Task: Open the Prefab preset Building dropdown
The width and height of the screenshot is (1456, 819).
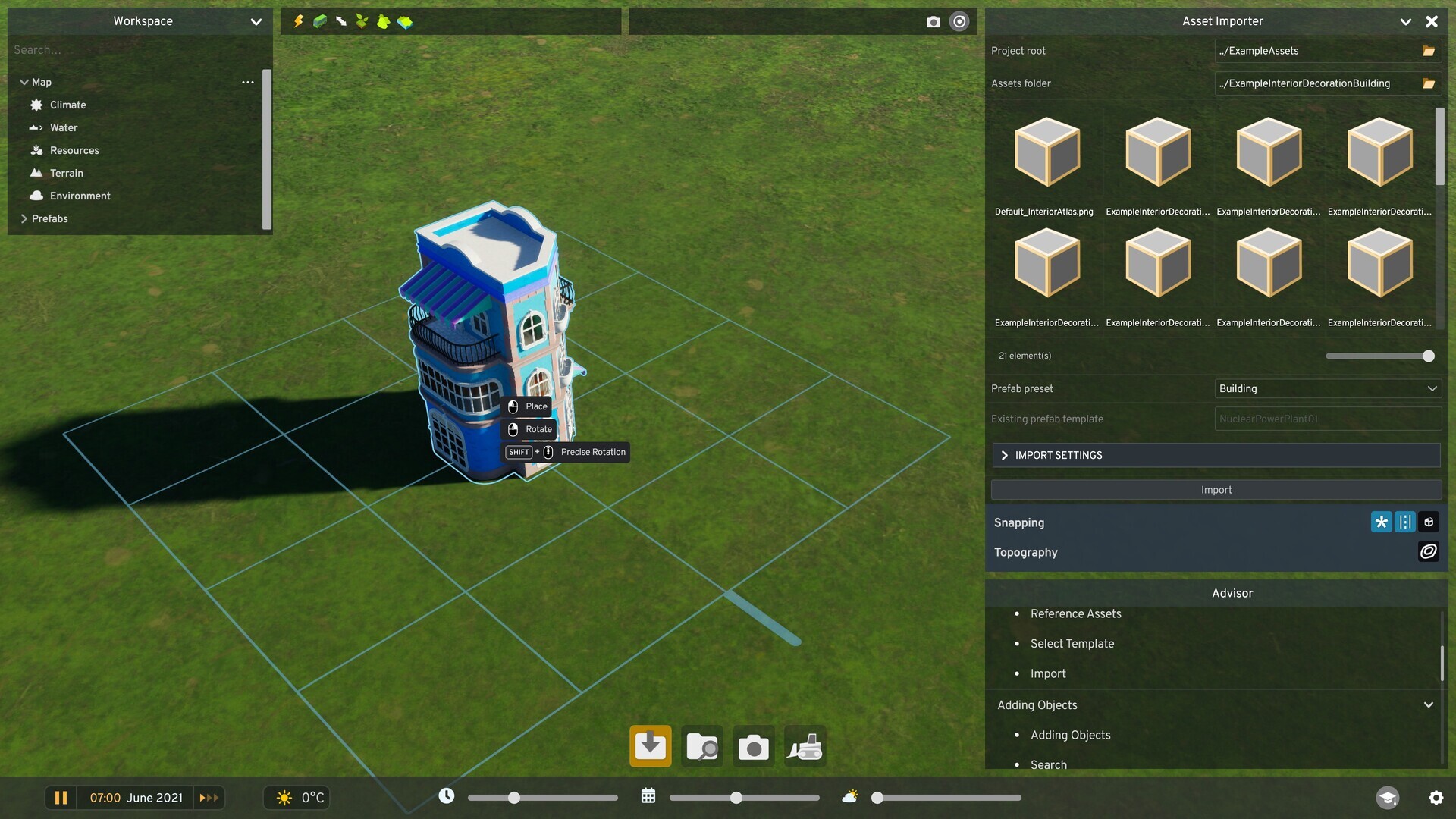Action: point(1327,388)
